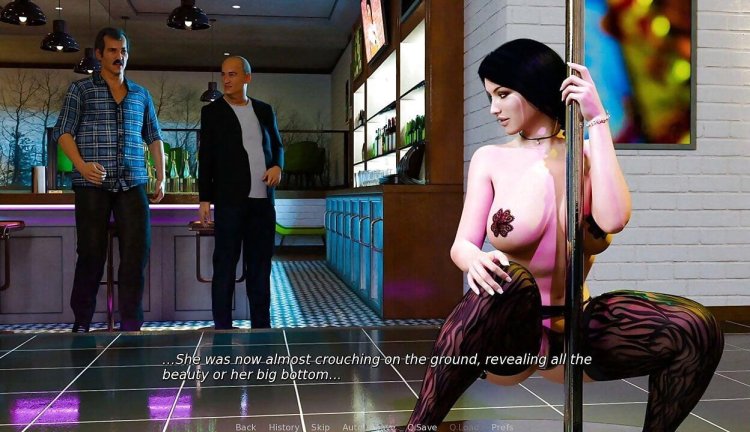Open the Save menu
The image size is (750, 432).
[x=383, y=427]
